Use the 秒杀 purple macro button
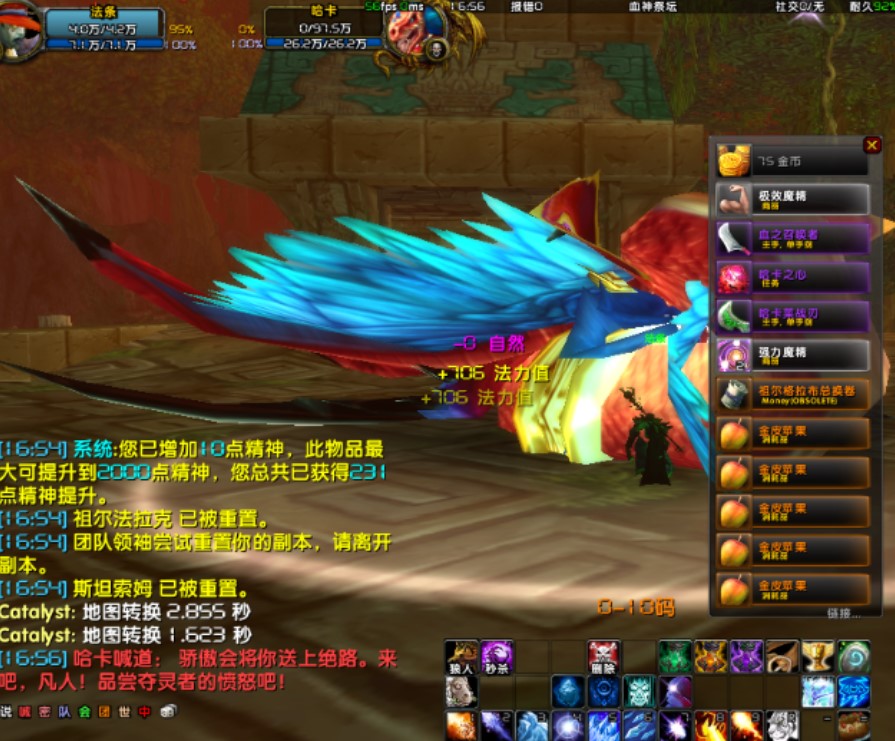 [497, 657]
